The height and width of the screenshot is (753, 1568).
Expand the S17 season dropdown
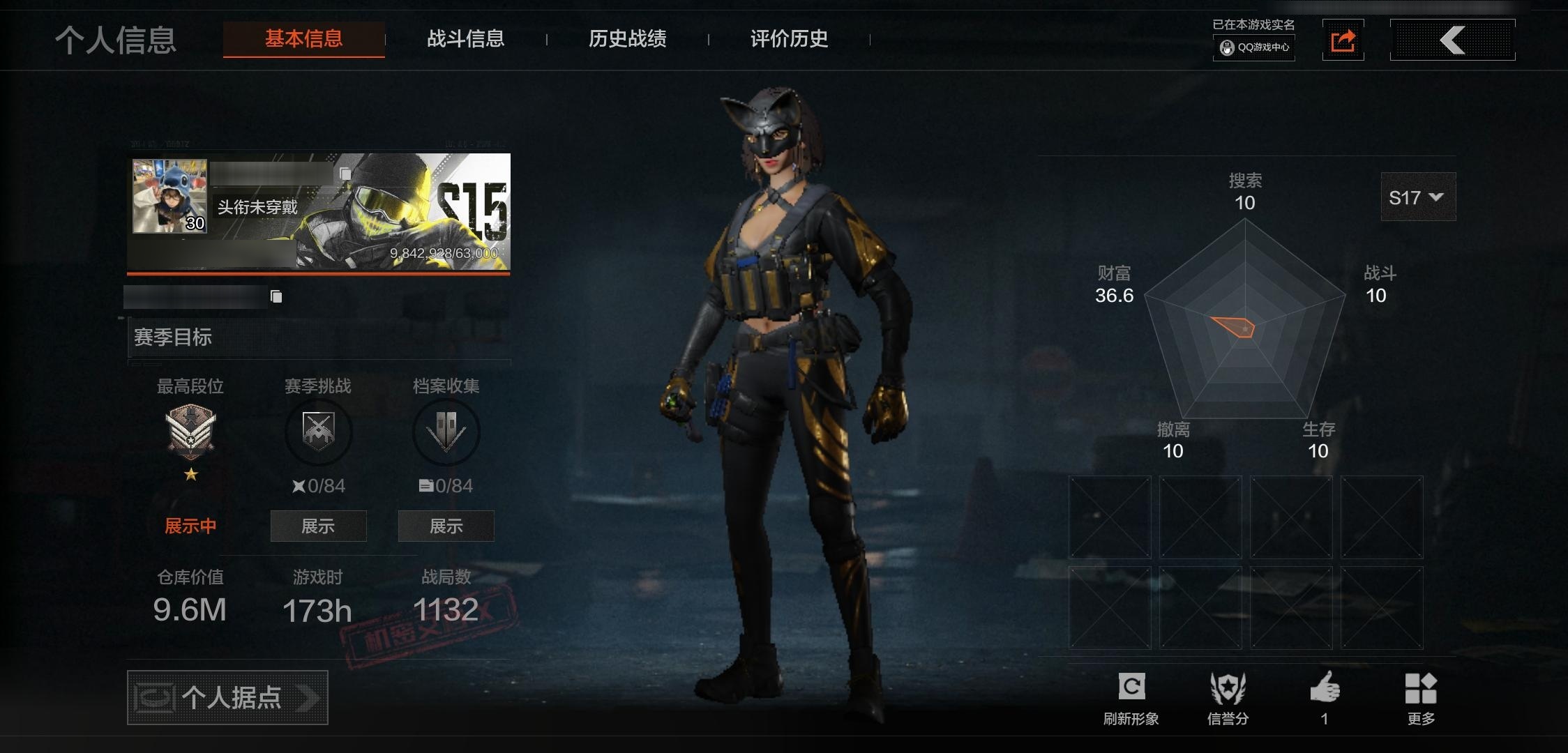(1417, 197)
